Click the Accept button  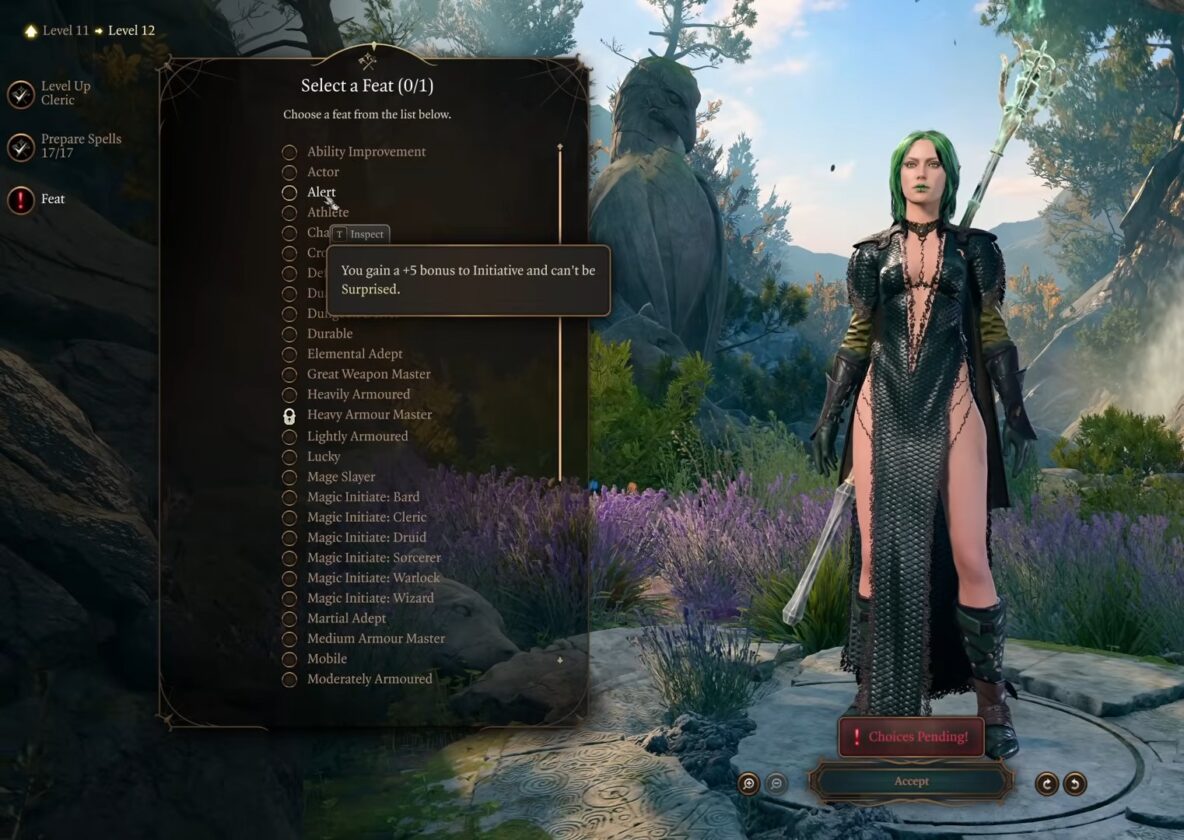910,781
